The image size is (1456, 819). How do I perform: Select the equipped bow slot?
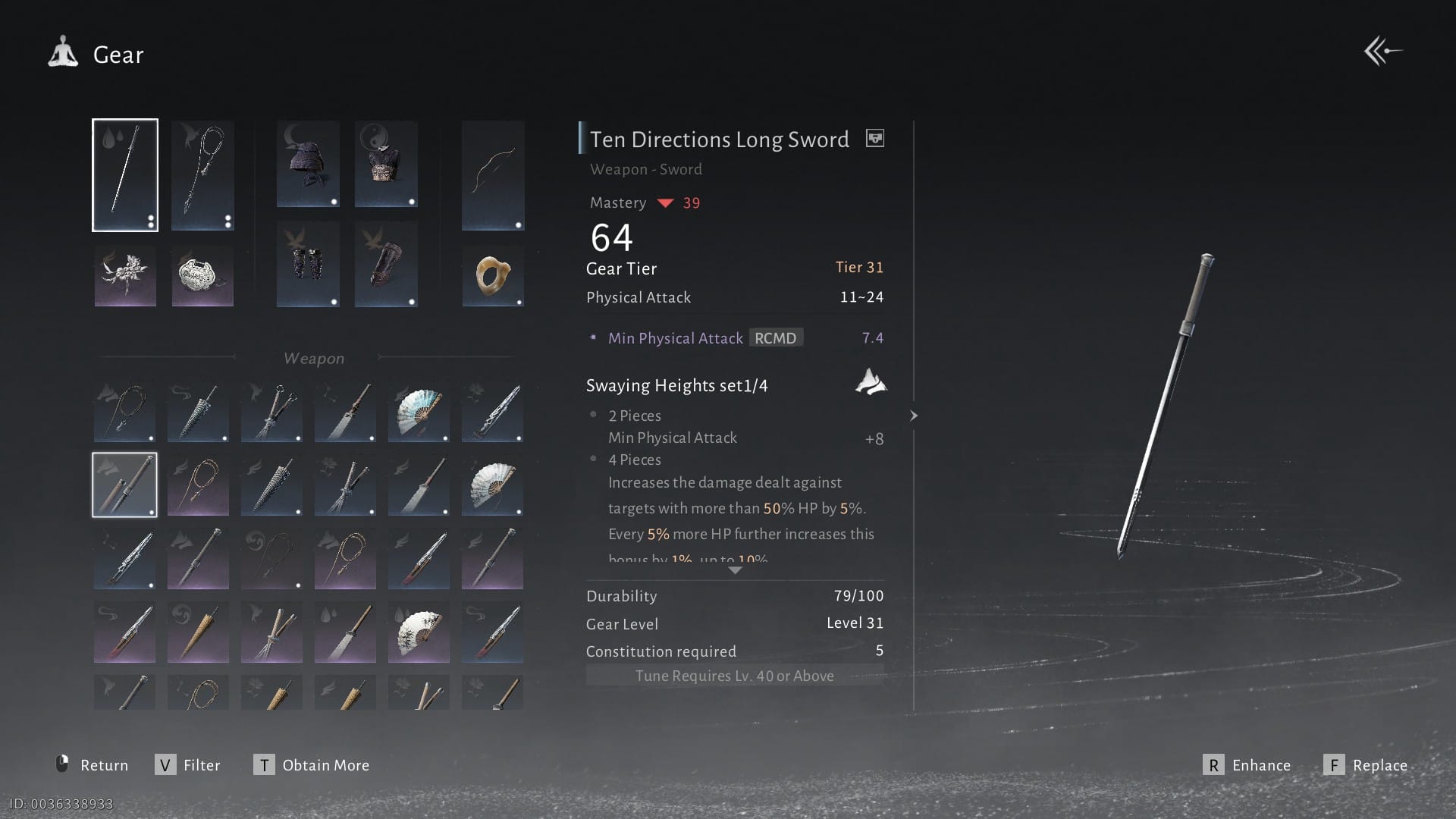[x=493, y=175]
